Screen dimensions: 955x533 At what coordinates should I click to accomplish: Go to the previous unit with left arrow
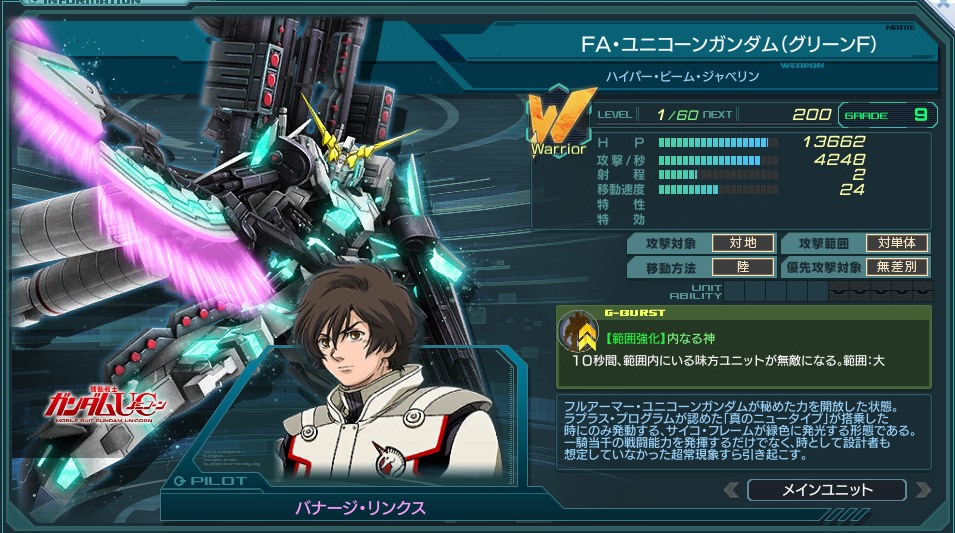732,490
